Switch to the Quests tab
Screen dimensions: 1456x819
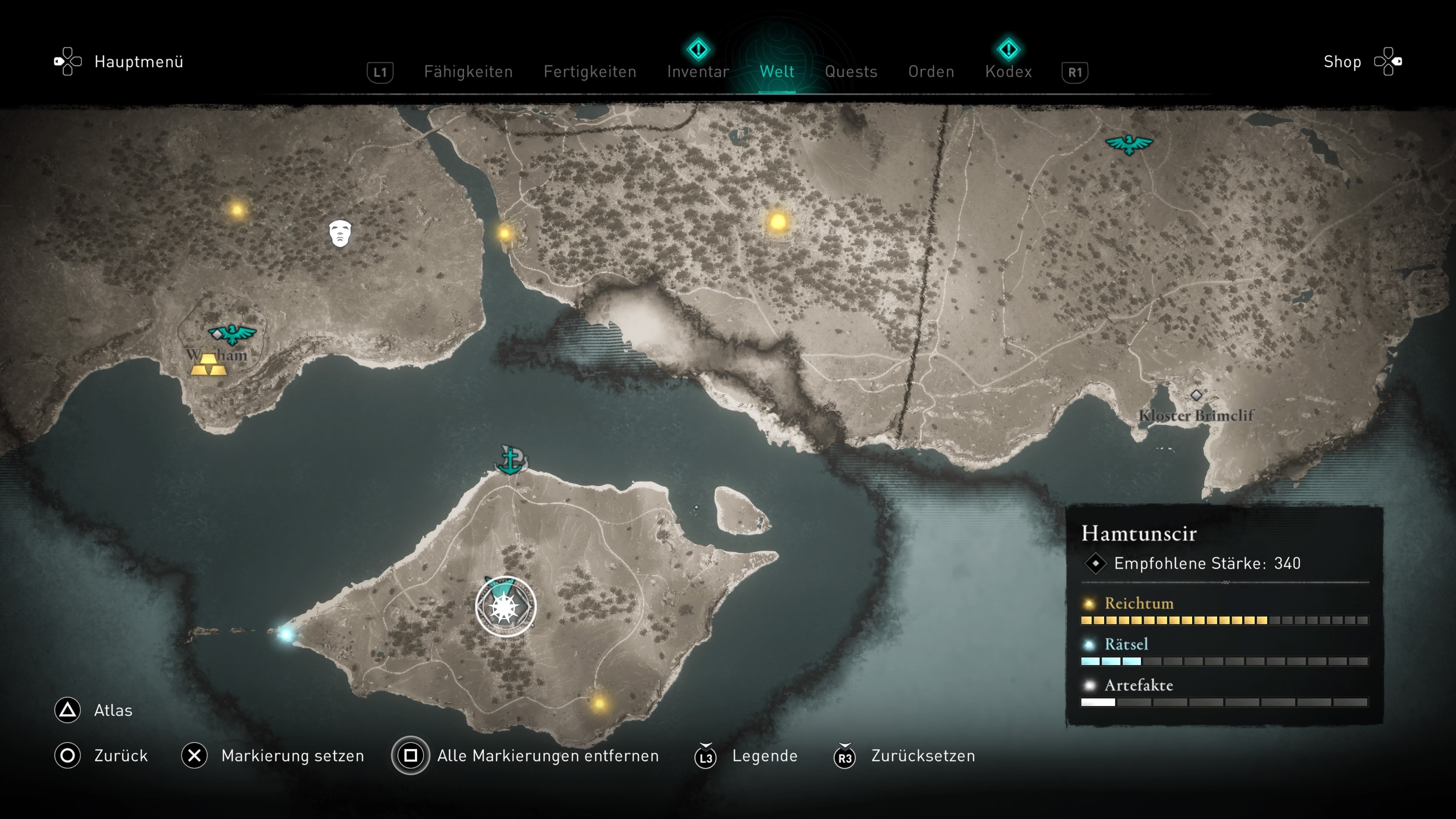850,72
